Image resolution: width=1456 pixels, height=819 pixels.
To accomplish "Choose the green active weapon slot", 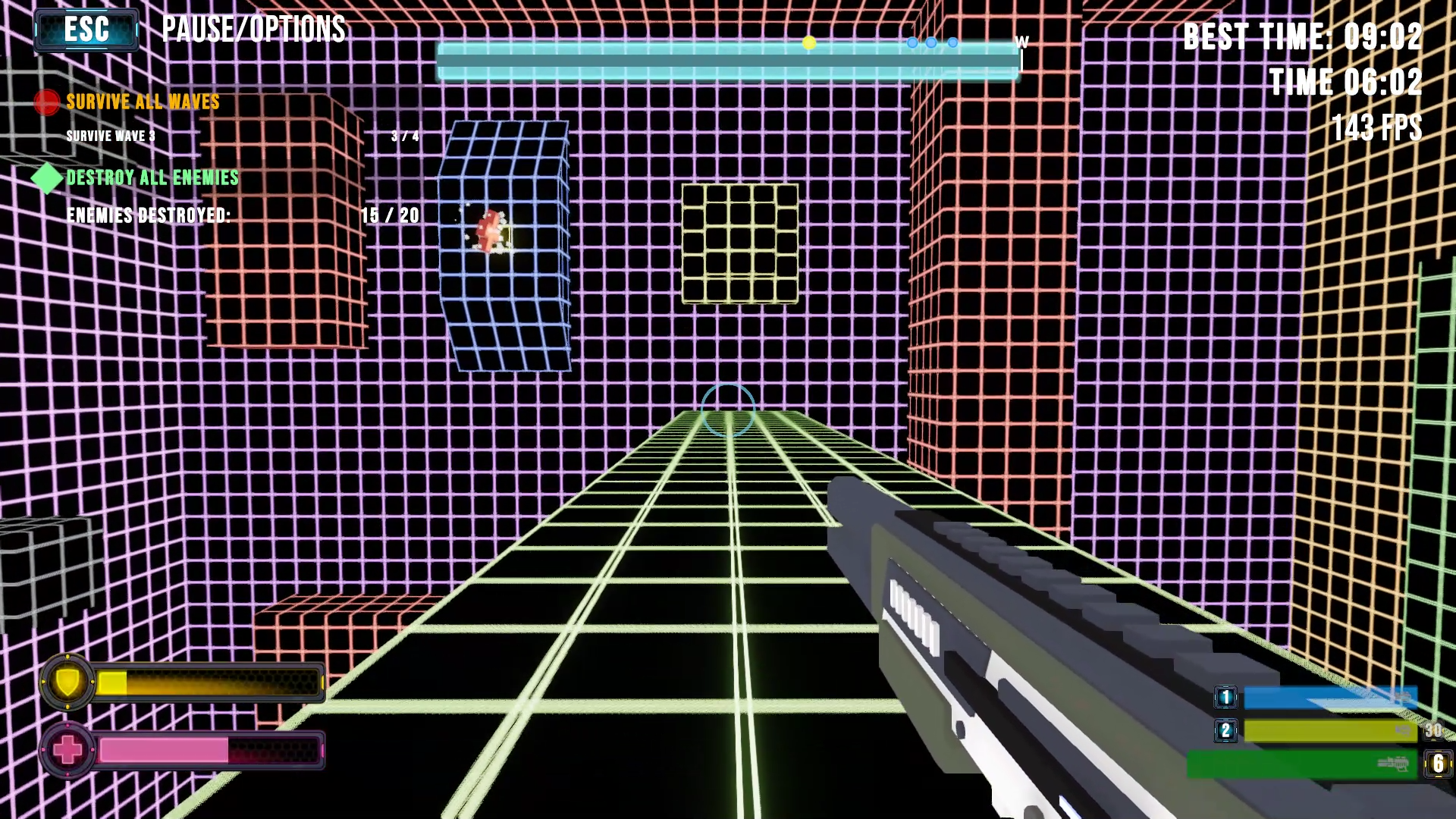I will click(1301, 764).
